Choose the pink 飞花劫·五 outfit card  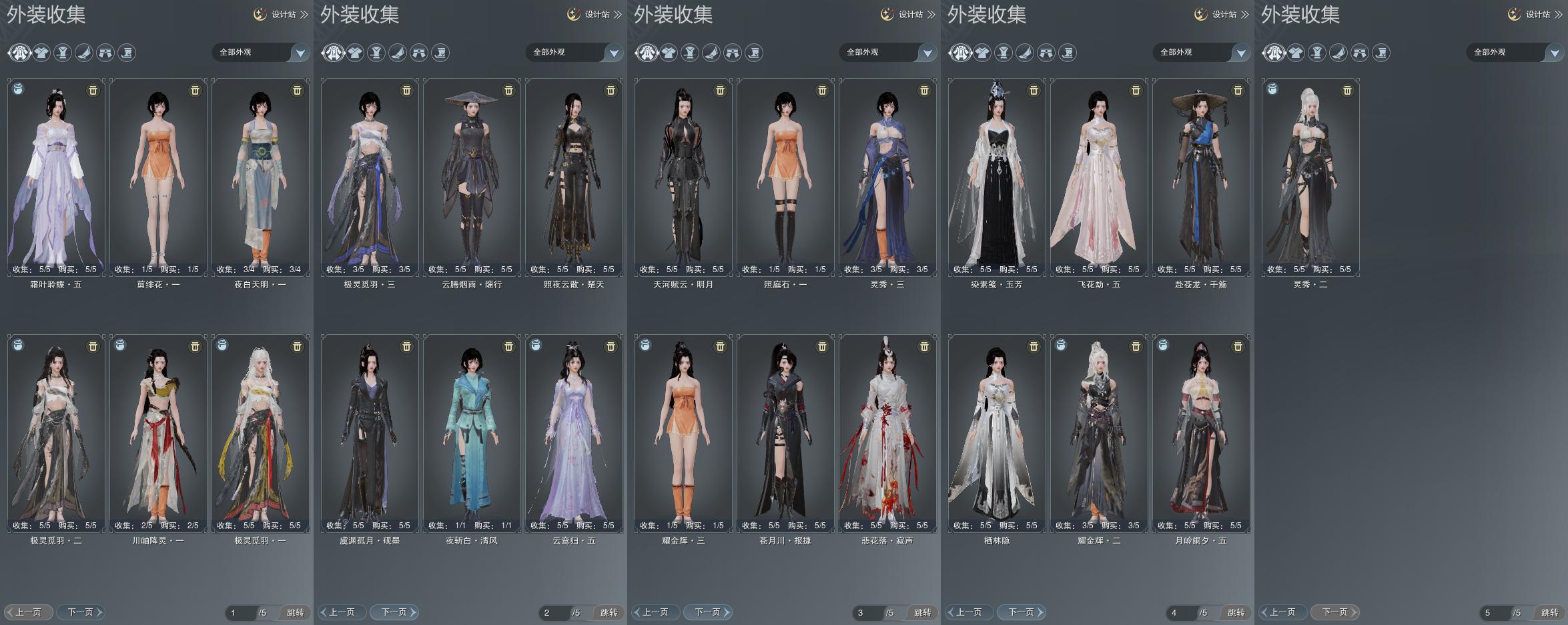(1099, 177)
